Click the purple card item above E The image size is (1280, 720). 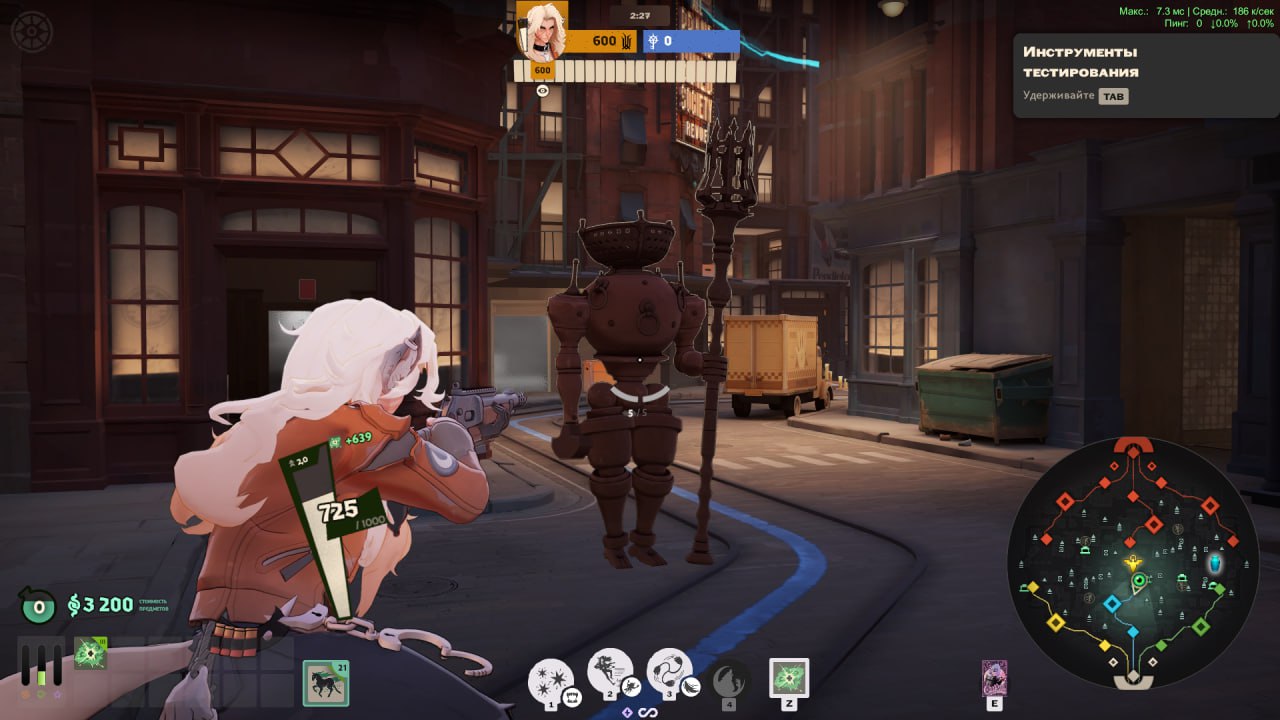[x=994, y=677]
